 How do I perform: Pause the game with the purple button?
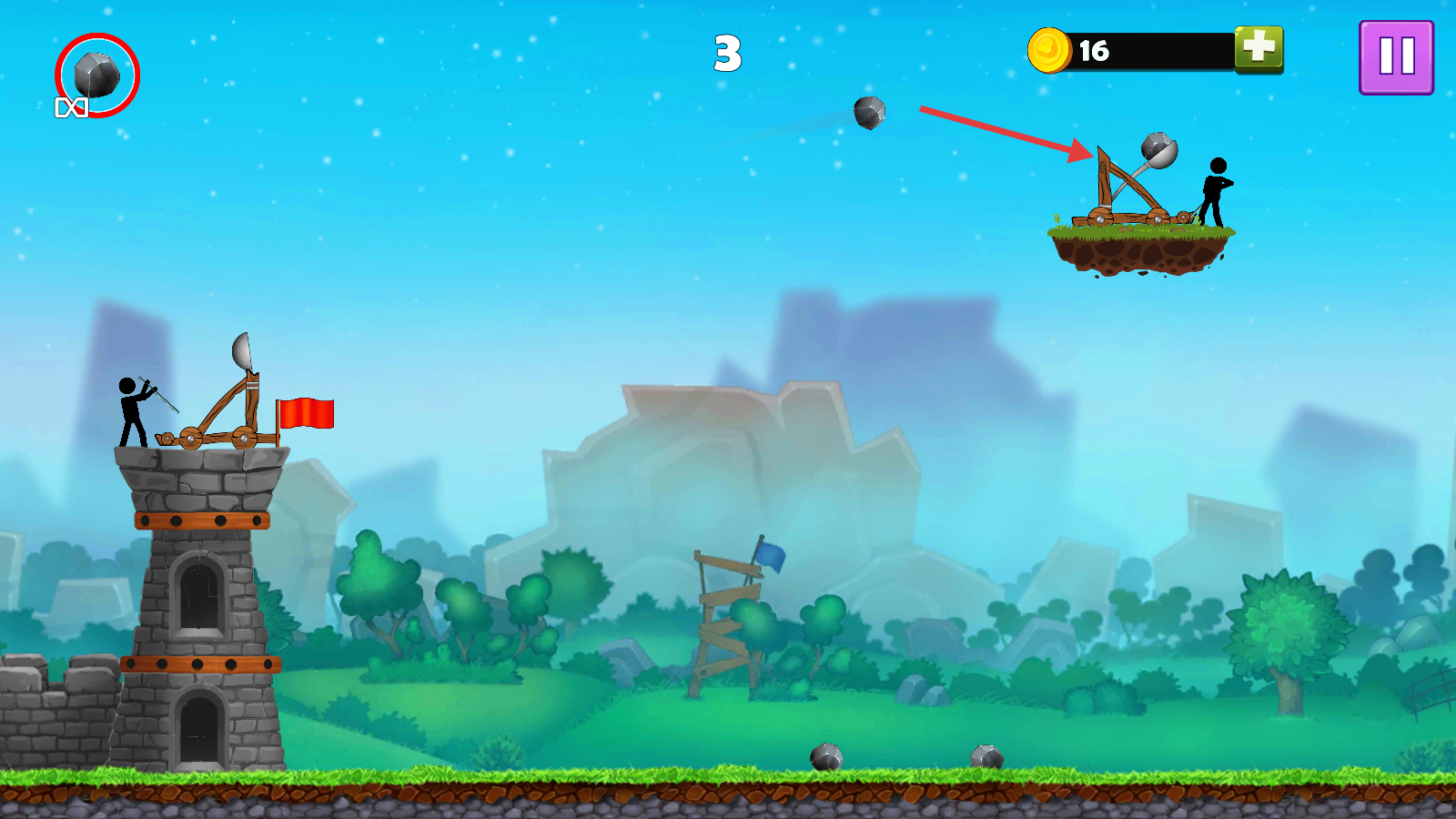1396,57
